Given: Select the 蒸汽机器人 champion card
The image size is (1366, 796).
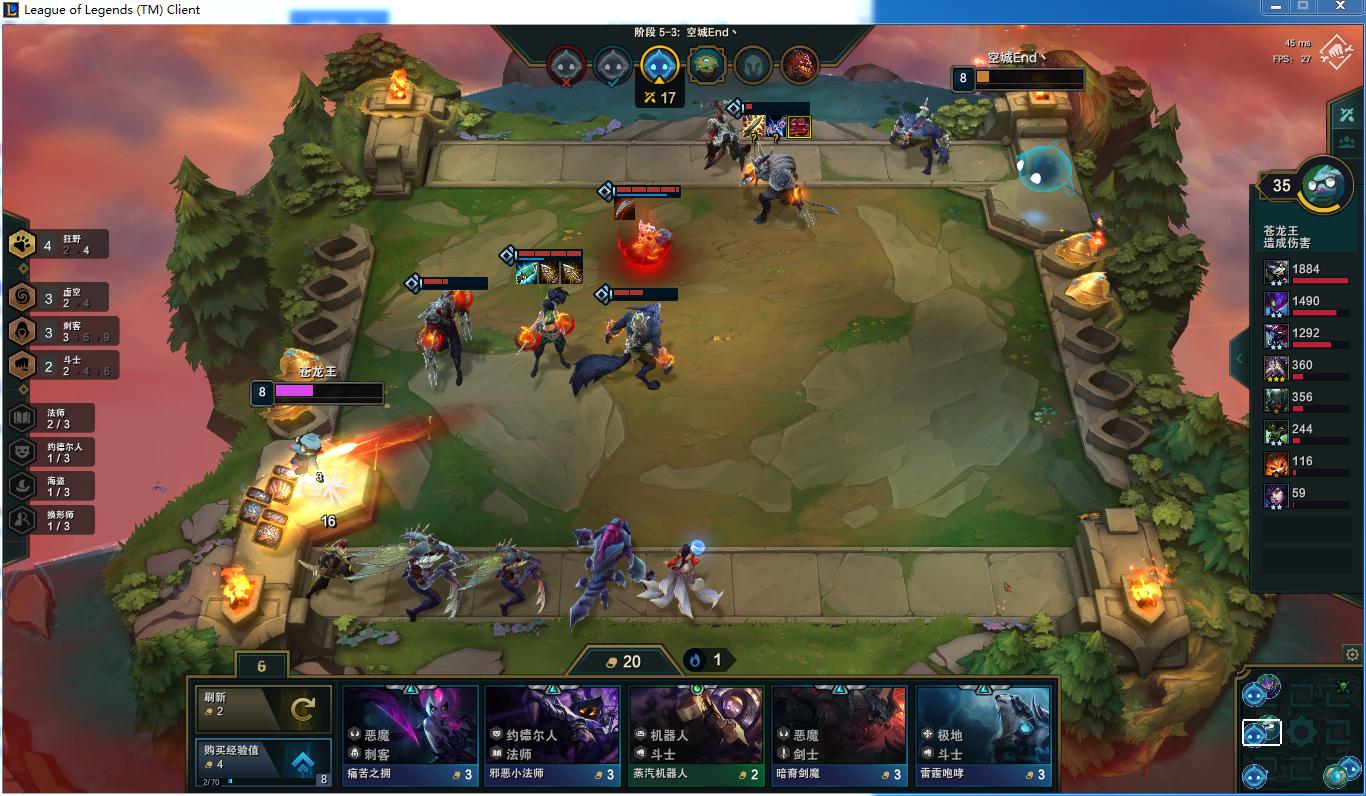Looking at the screenshot, I should (x=696, y=735).
